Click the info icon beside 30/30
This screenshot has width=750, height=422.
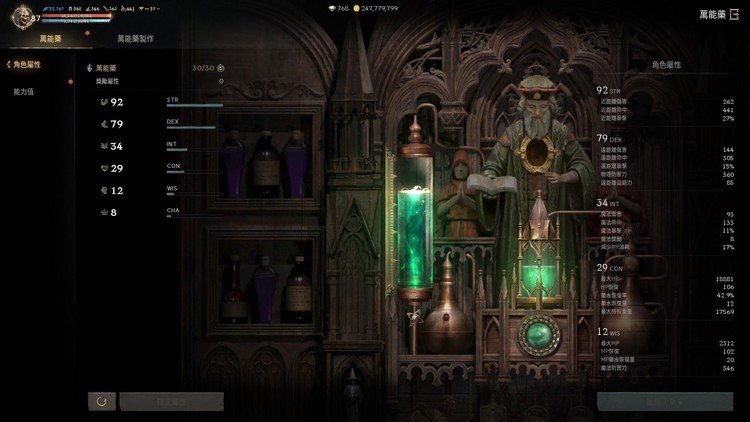coord(221,68)
